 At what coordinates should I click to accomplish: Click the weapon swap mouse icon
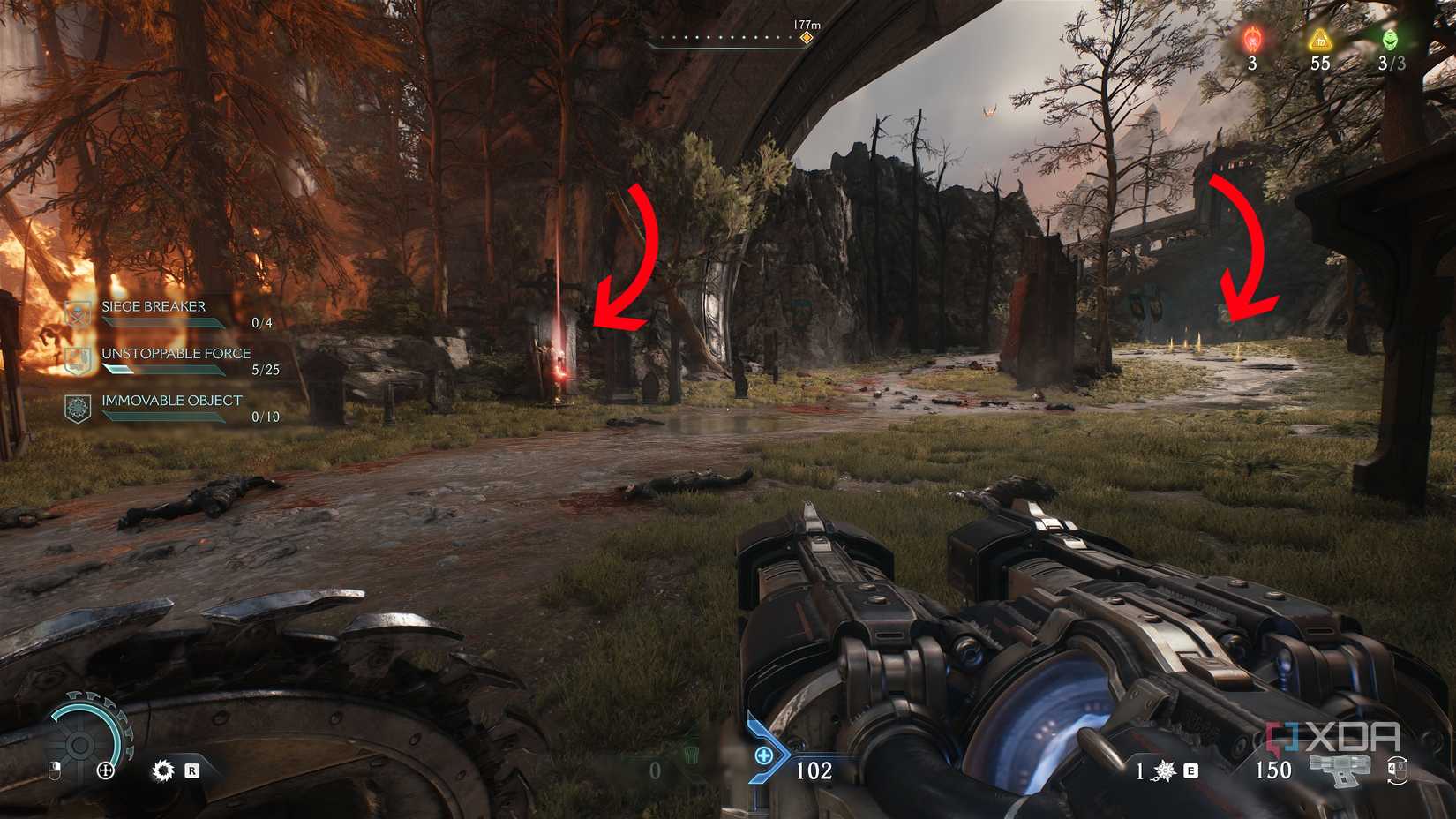pos(1397,770)
